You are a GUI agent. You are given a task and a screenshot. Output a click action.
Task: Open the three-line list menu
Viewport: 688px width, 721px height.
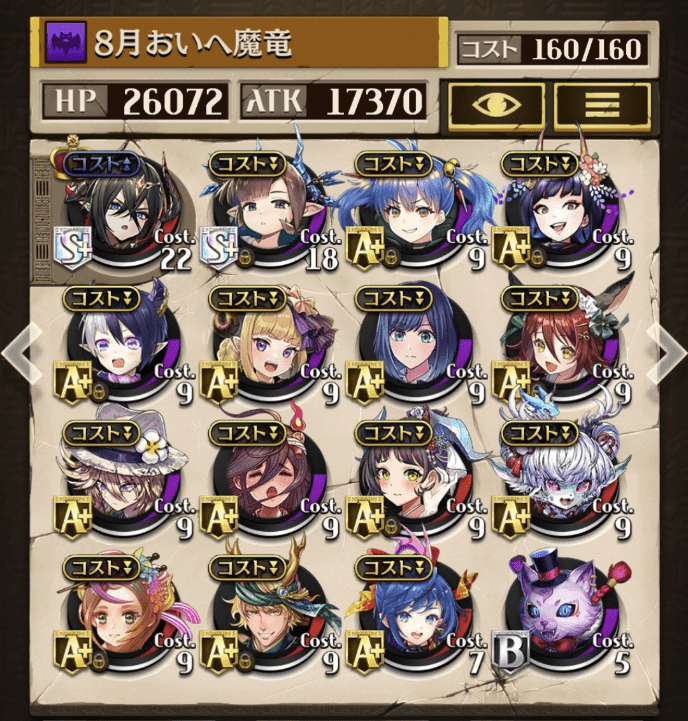[602, 103]
